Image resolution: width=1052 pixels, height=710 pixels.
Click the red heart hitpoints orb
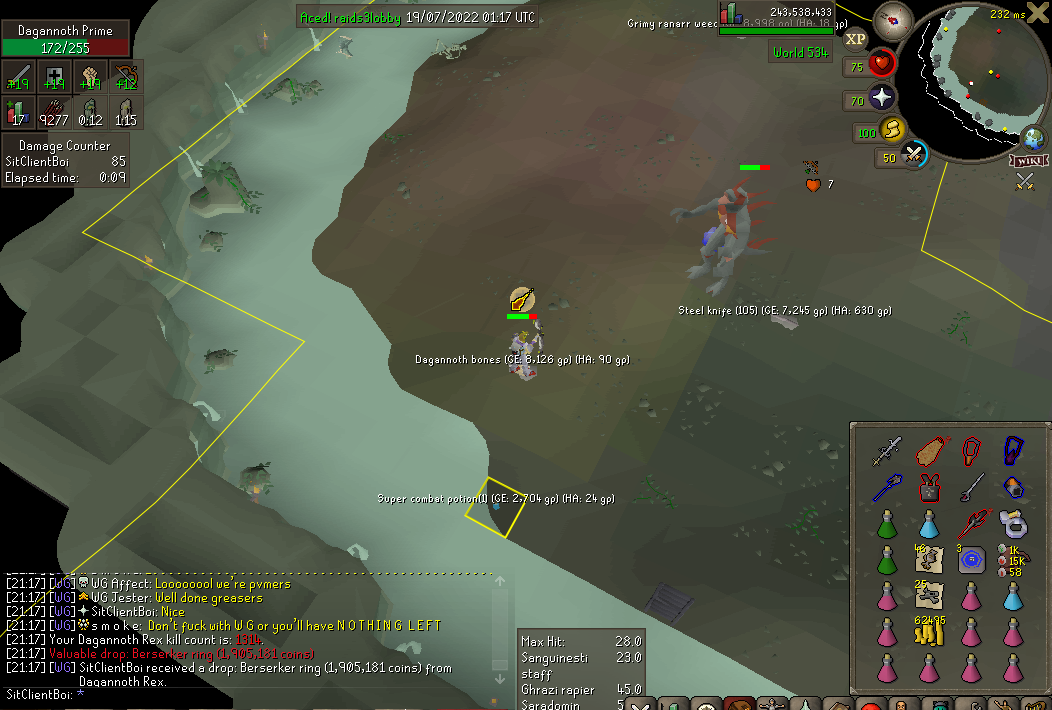pos(882,66)
